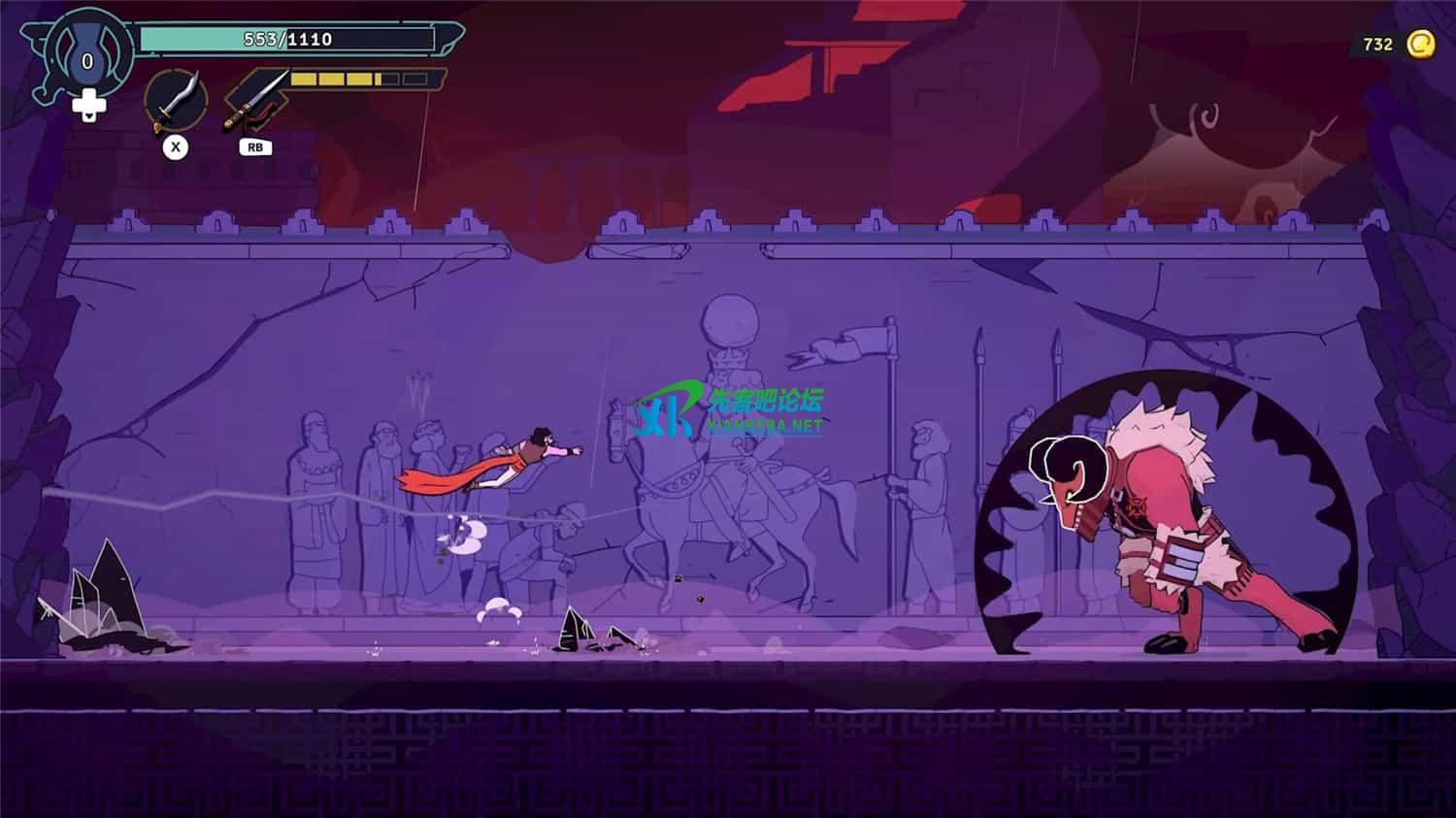Image resolution: width=1456 pixels, height=818 pixels.
Task: Click the curved scimitar weapon slot
Action: (x=176, y=100)
